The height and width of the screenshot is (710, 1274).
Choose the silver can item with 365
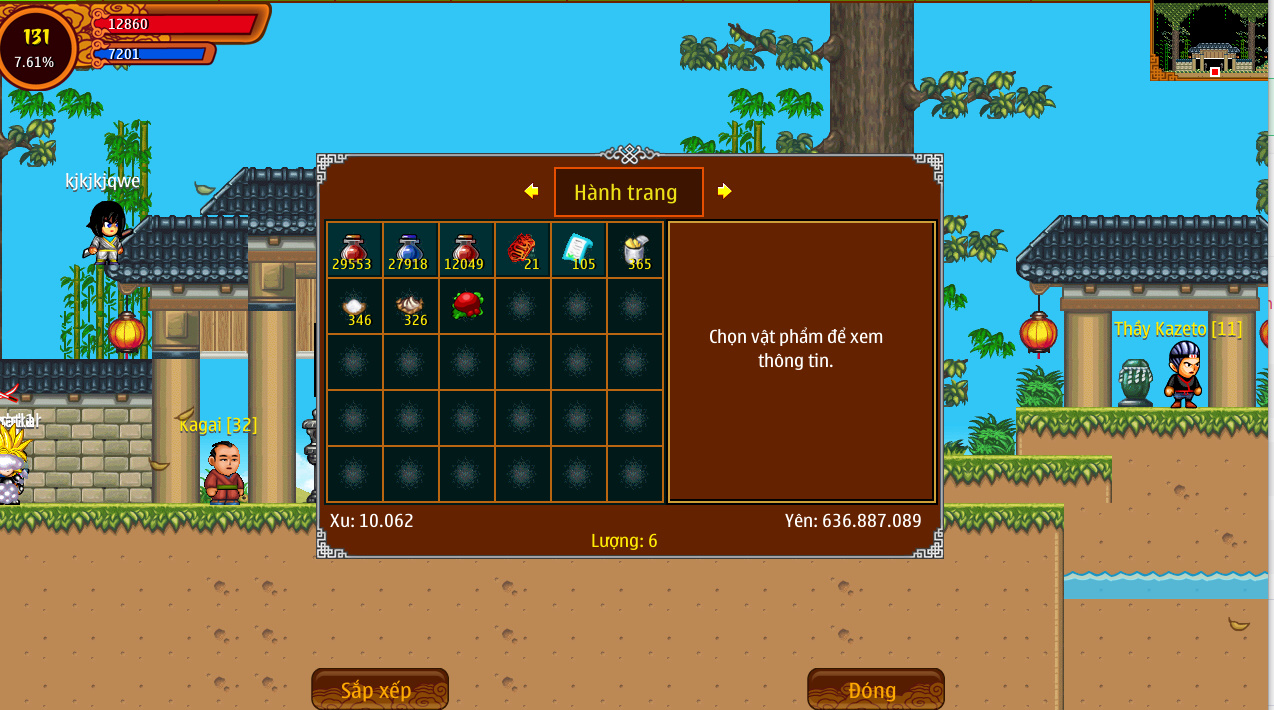point(635,250)
